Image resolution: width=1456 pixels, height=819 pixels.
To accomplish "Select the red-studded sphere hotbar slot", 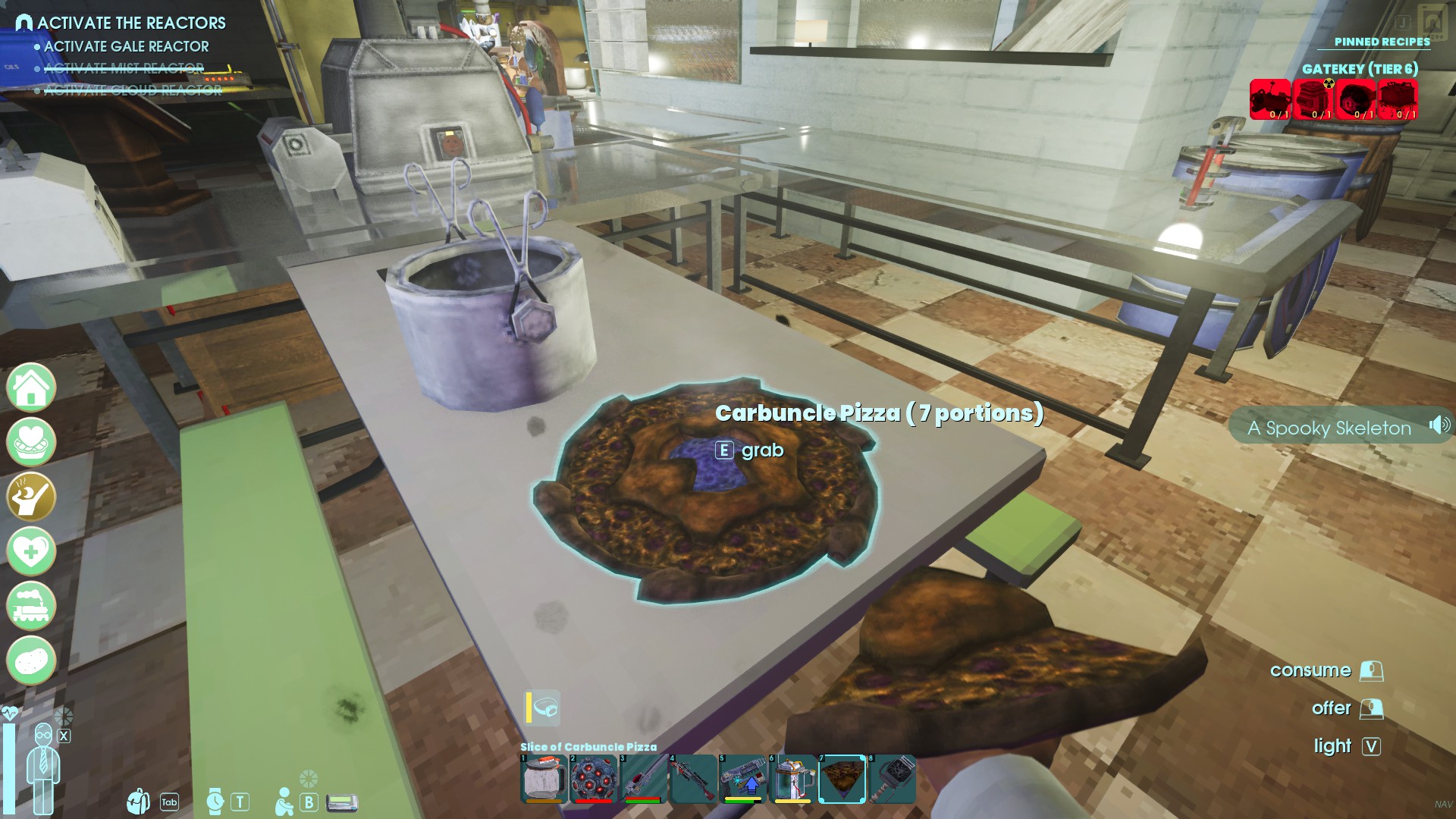I will pyautogui.click(x=593, y=779).
